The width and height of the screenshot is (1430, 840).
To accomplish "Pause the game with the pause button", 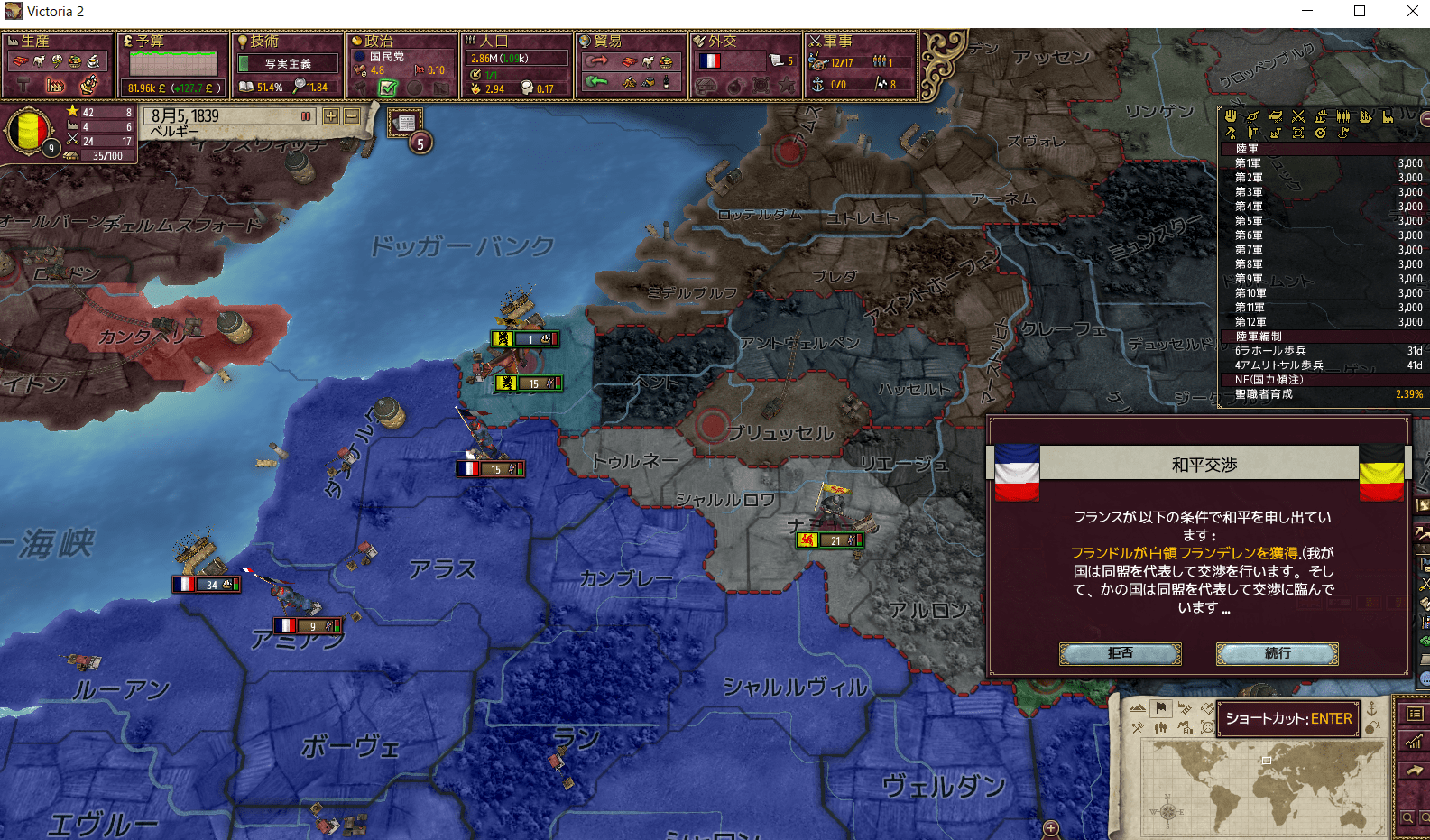I will [x=306, y=116].
